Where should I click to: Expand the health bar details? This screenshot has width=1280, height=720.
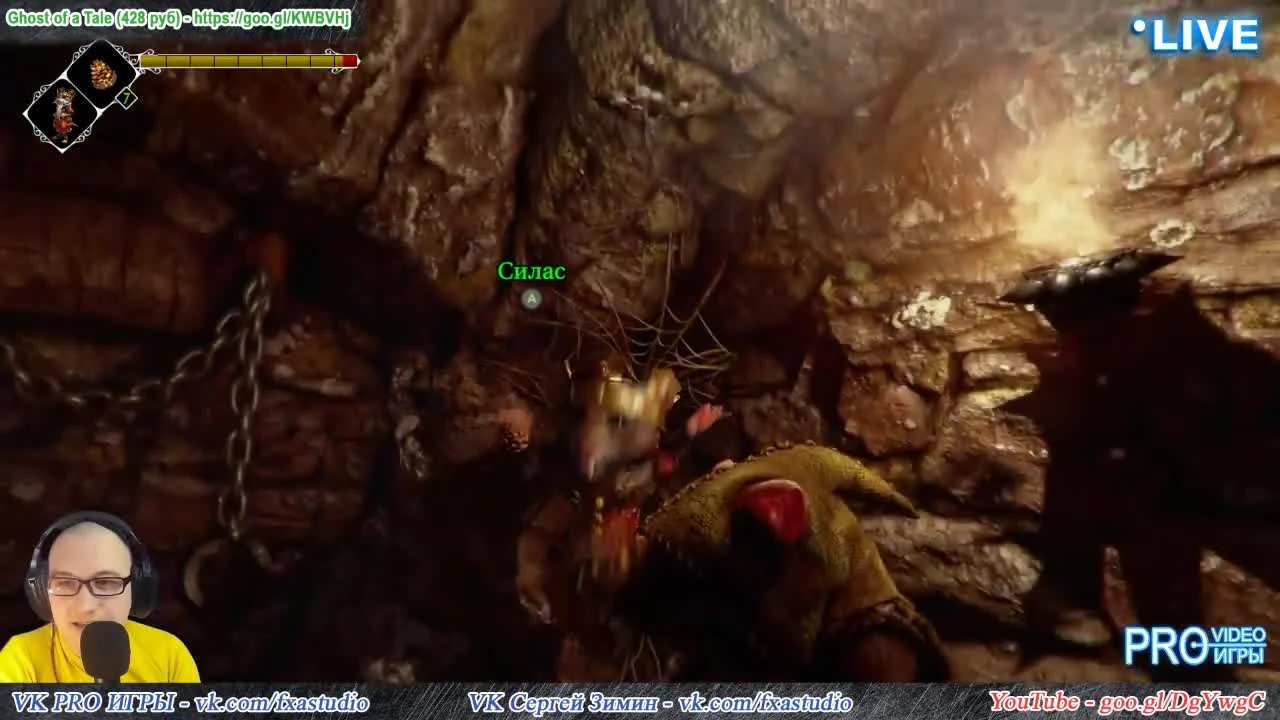(x=245, y=60)
